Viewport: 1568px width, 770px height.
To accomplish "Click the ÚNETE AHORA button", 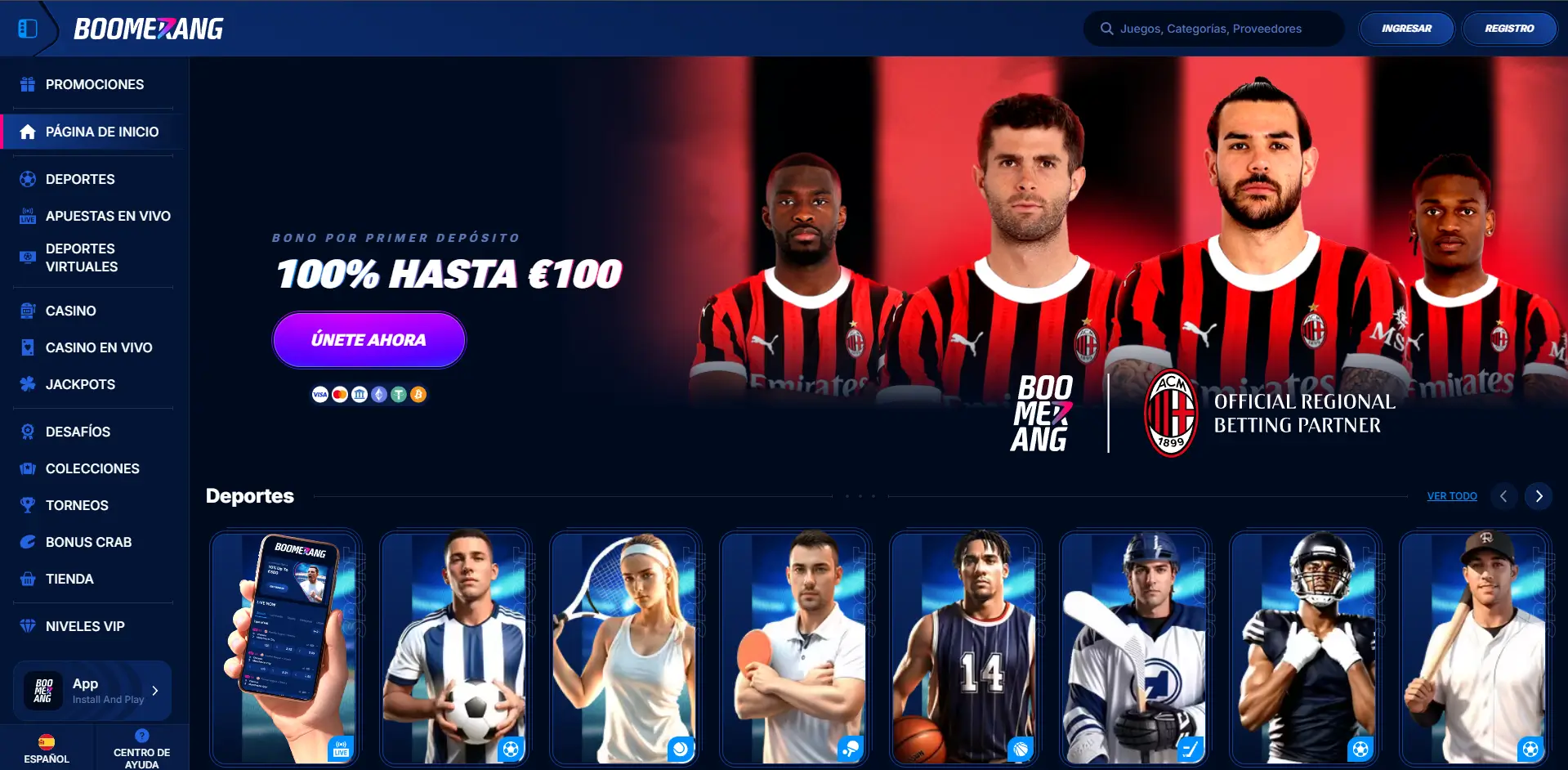I will point(369,339).
